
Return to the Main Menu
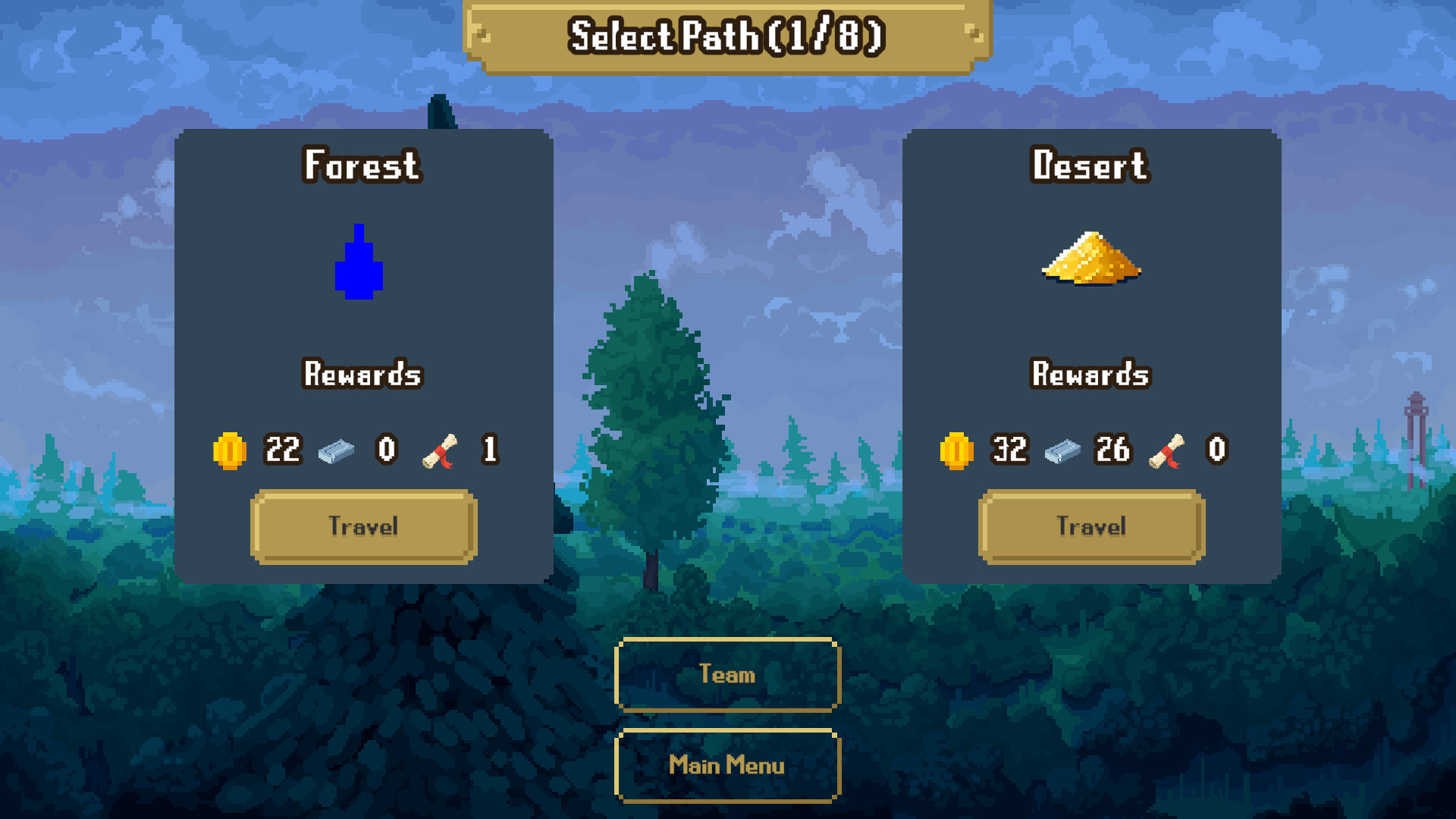(x=726, y=765)
